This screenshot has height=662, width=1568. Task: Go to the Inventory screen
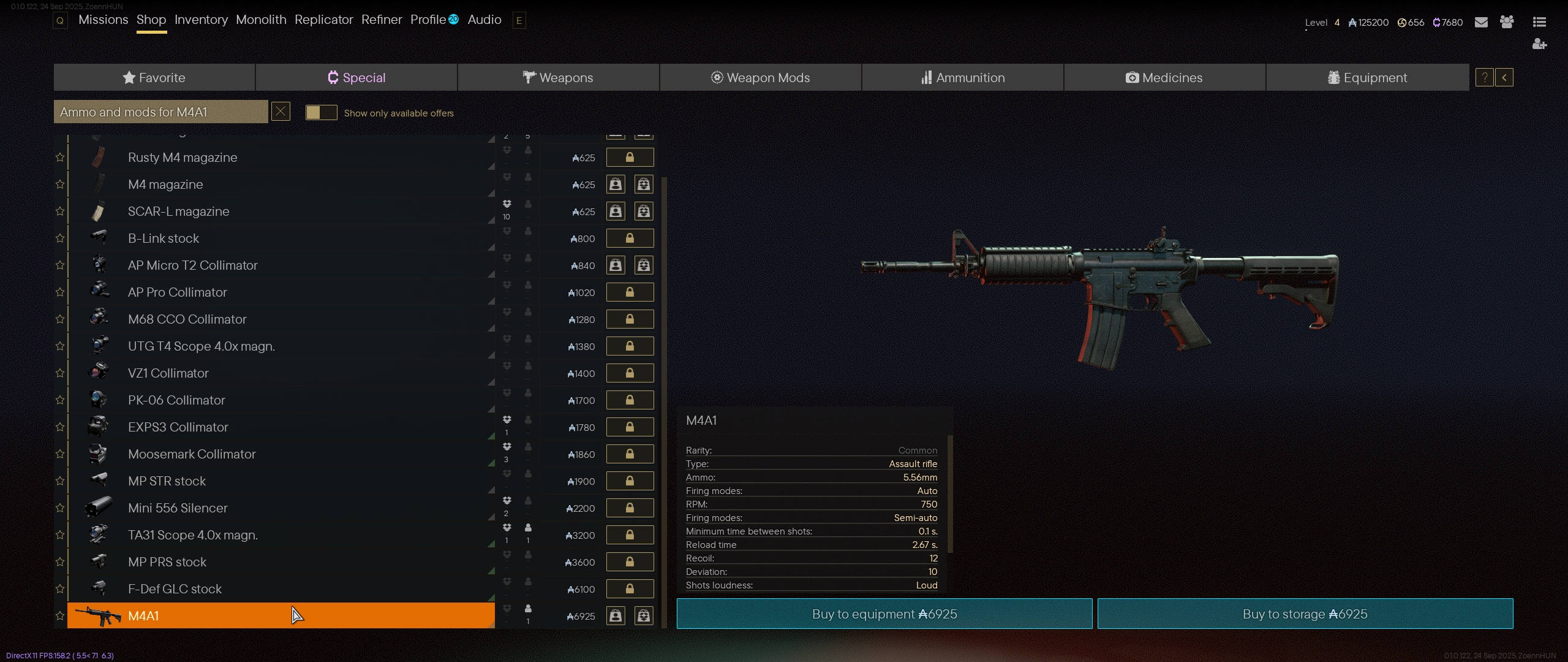[x=201, y=20]
